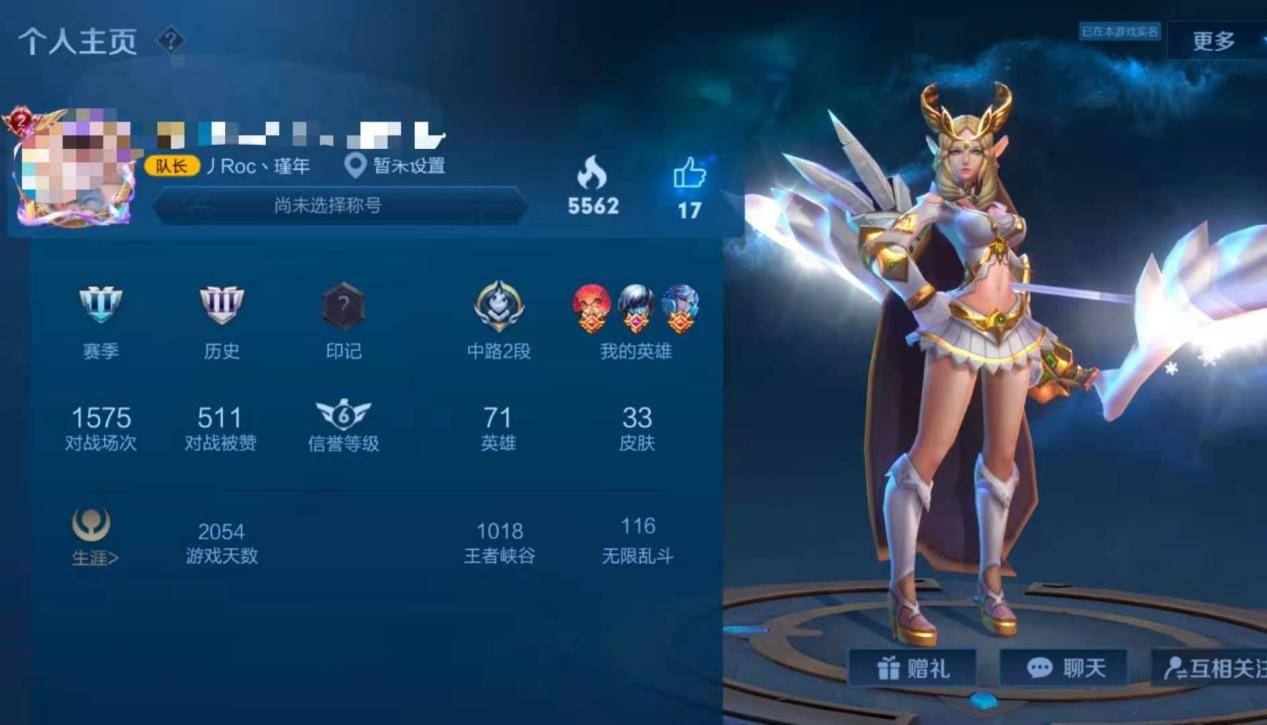The height and width of the screenshot is (725, 1267).
Task: View the 英雄 hero count
Action: point(498,427)
